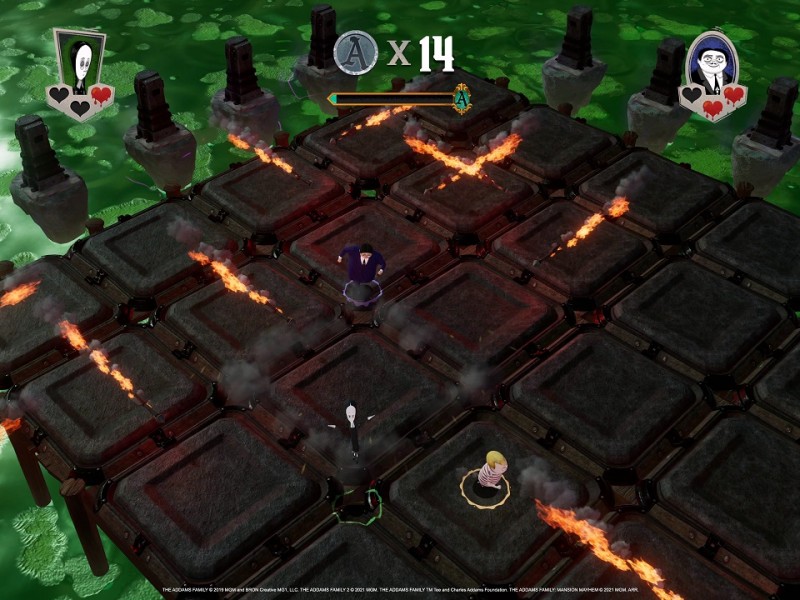This screenshot has width=800, height=600.
Task: Select Wednesday's green player portrait
Action: click(79, 62)
